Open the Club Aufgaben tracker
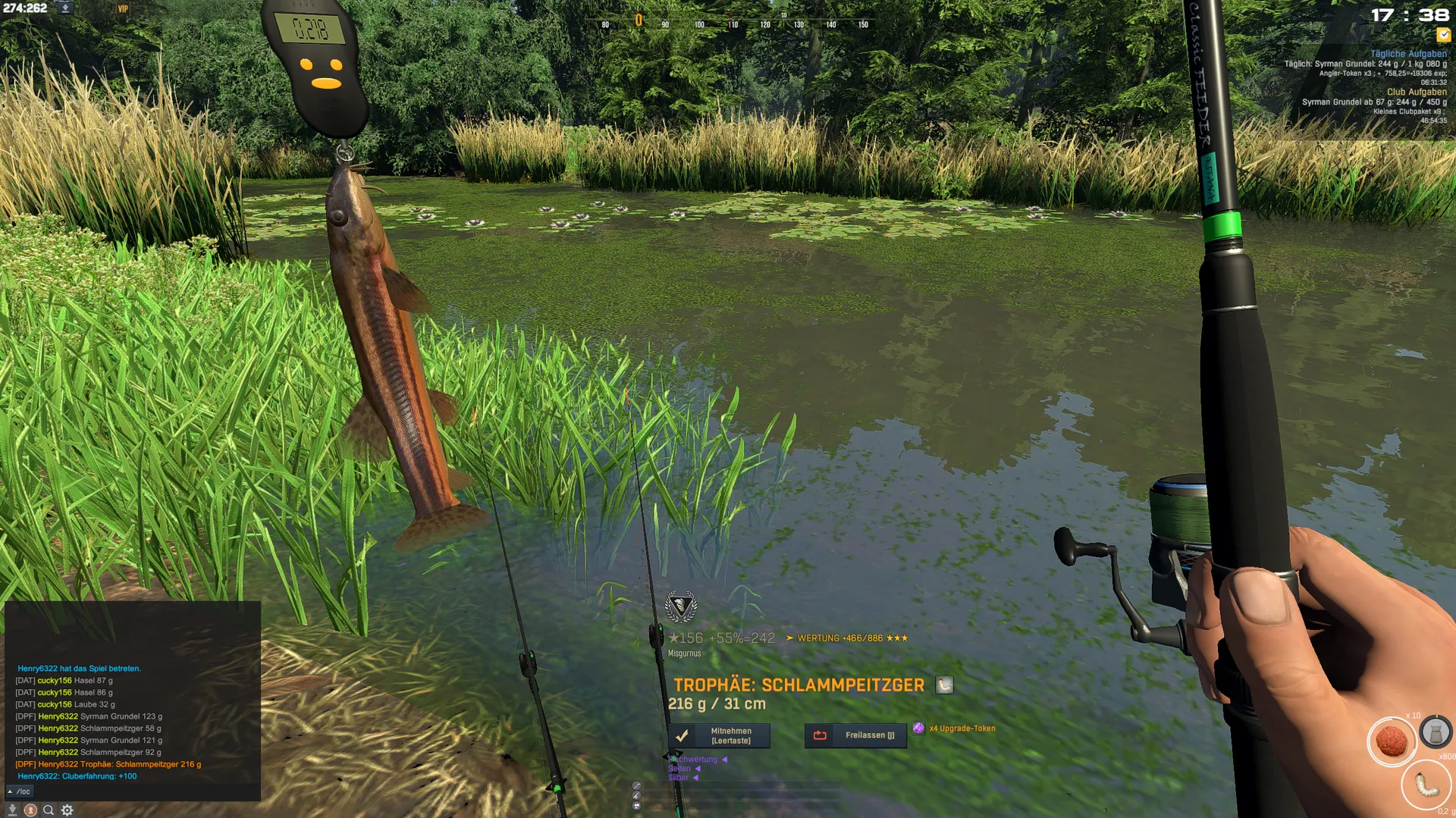Image resolution: width=1456 pixels, height=818 pixels. [1416, 92]
